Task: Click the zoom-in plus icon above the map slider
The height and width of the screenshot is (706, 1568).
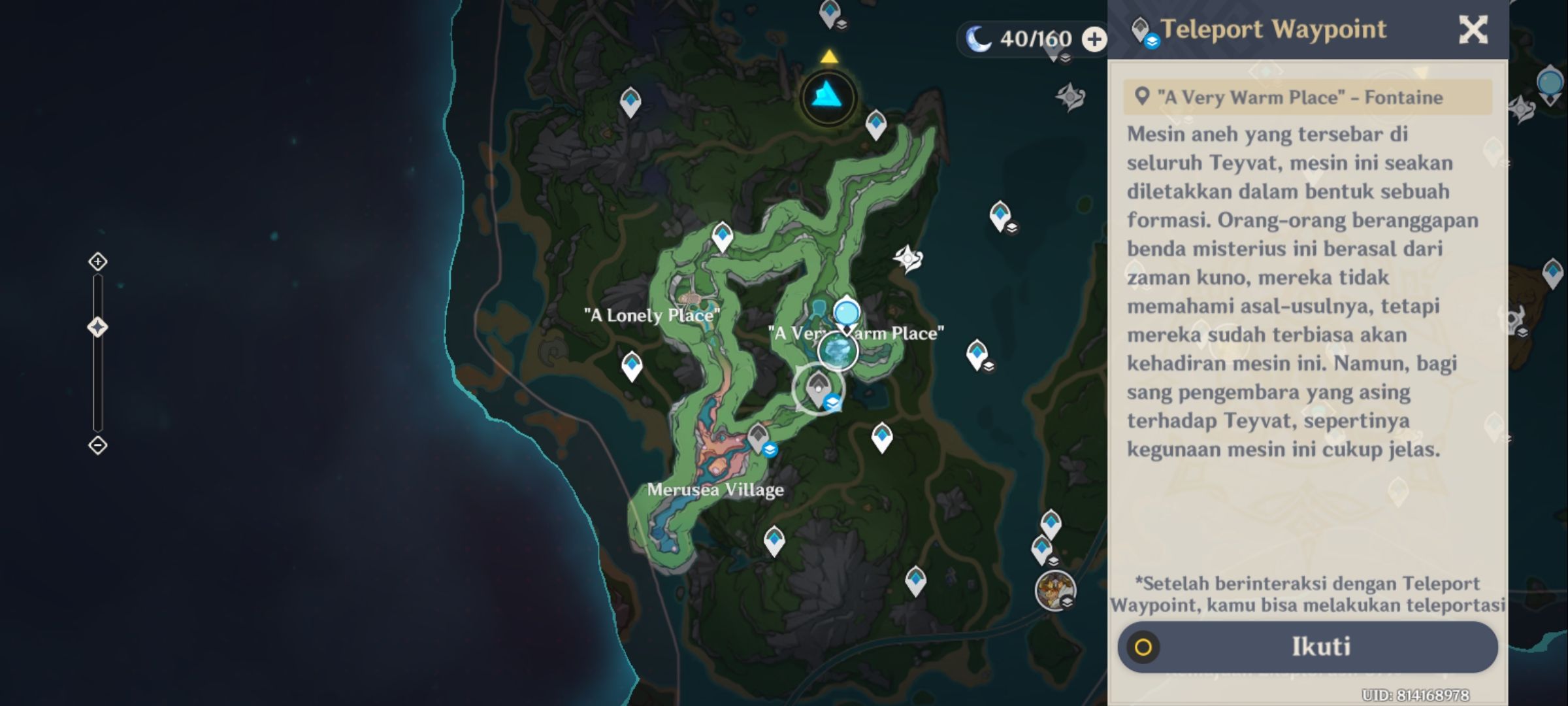Action: tap(98, 261)
